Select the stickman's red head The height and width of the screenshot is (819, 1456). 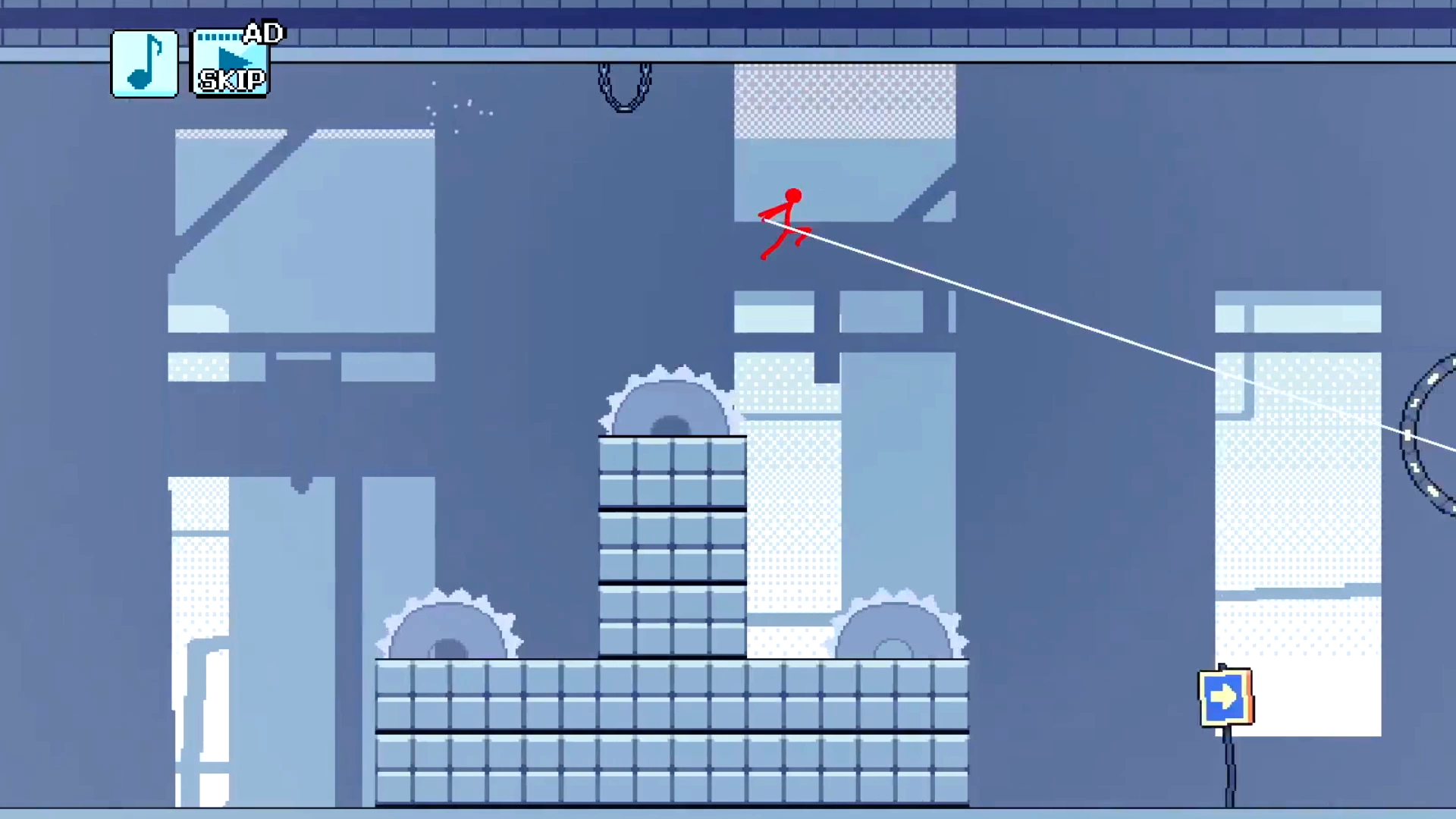pyautogui.click(x=792, y=196)
